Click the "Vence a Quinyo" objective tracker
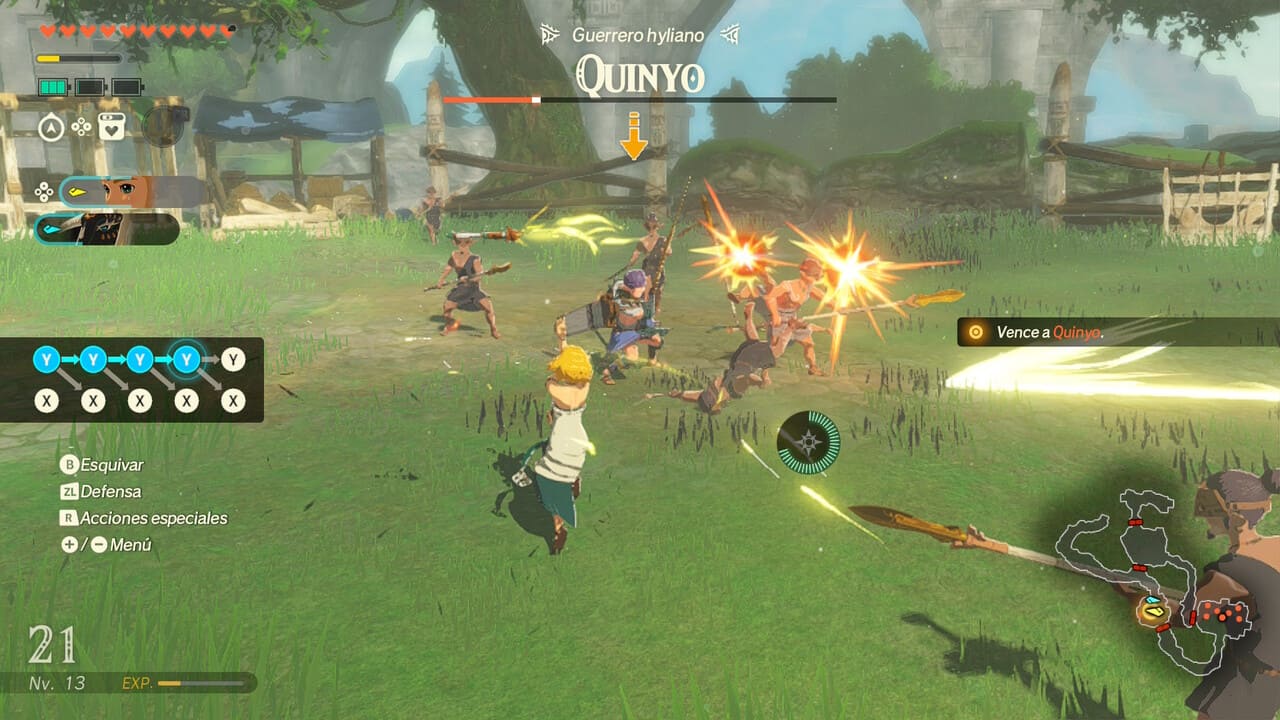 1049,332
